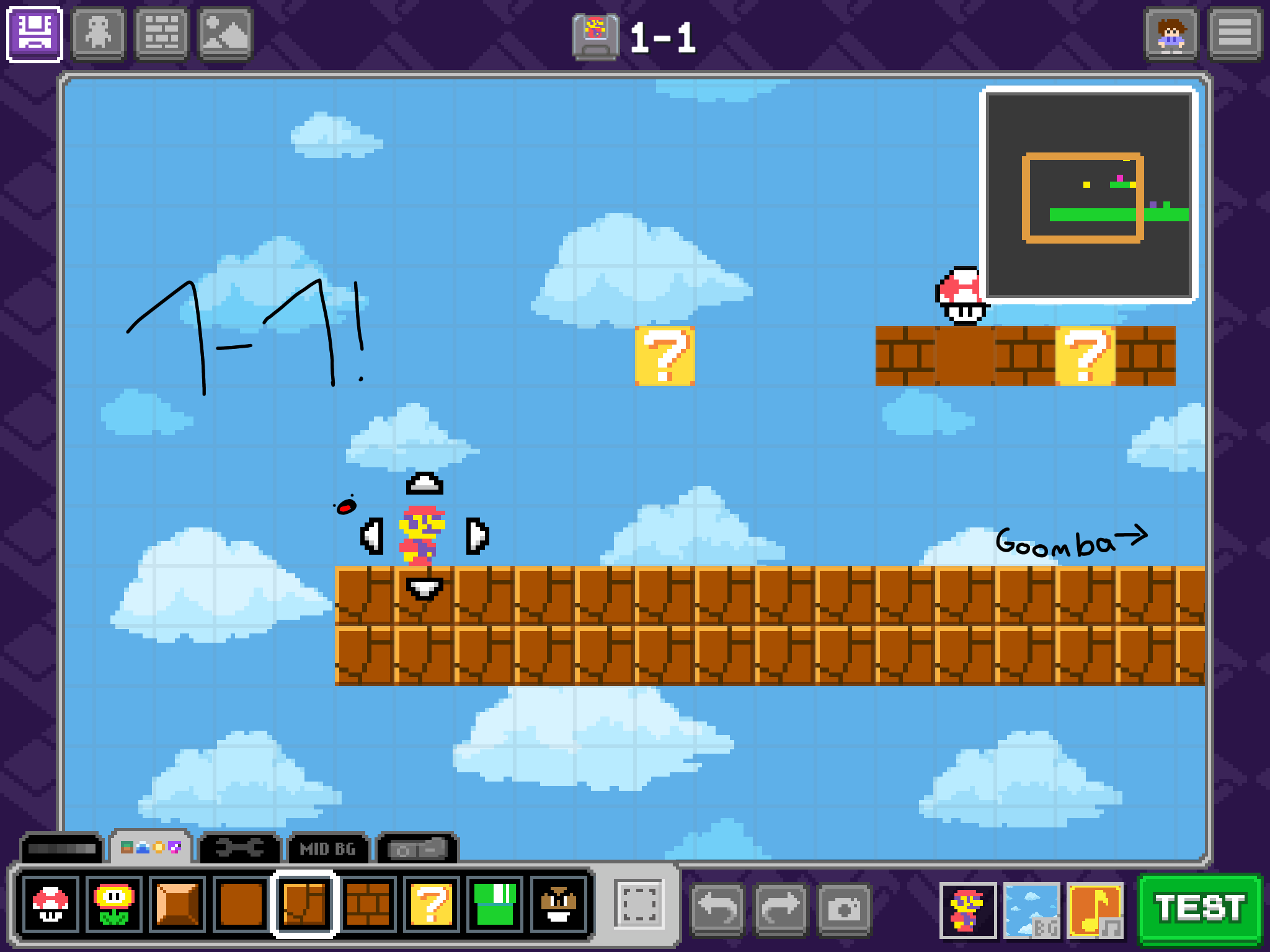
Task: Choose the cracked ground block tile
Action: 304,905
